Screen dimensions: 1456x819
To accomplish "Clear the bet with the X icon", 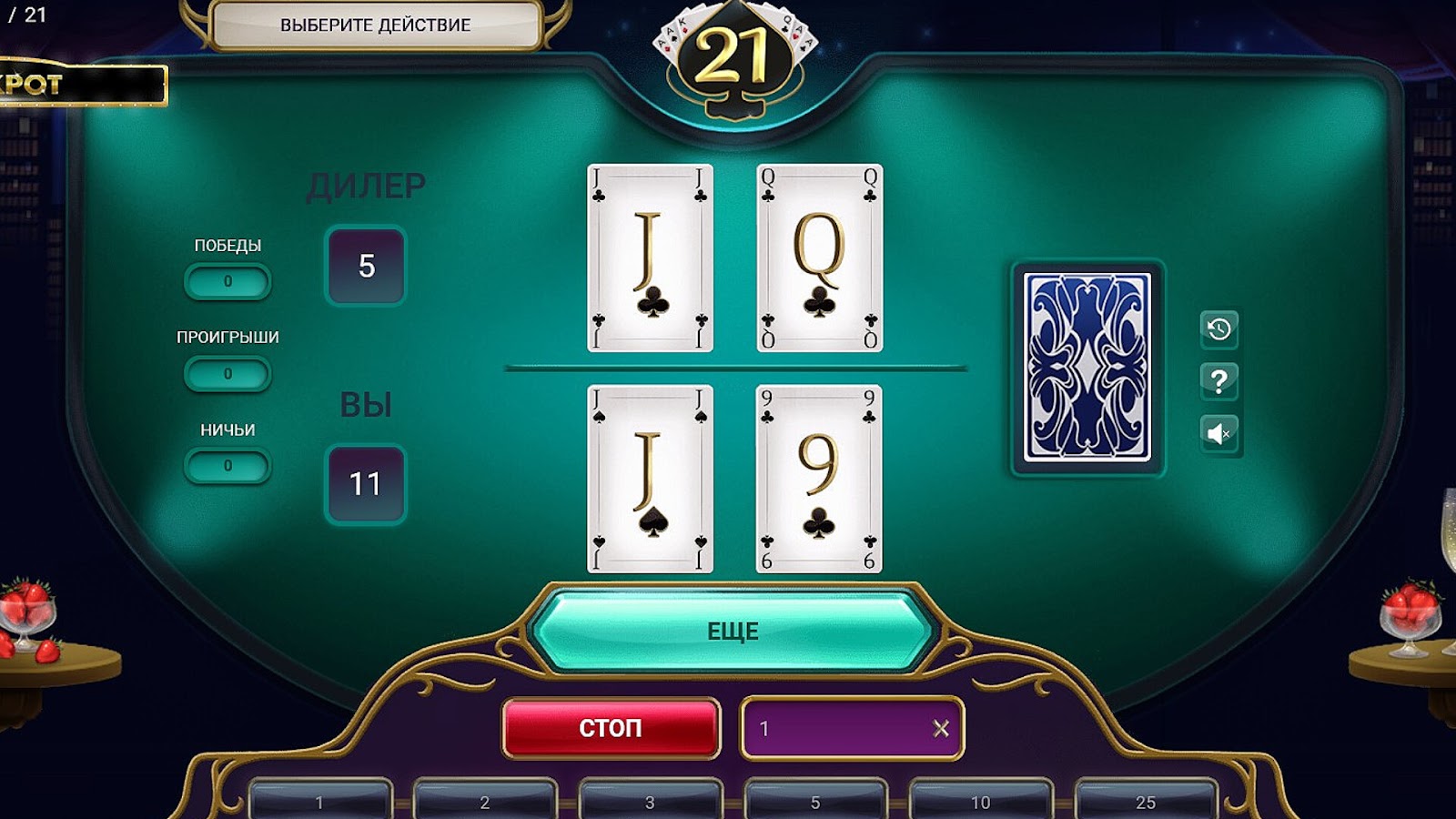I will click(x=942, y=727).
